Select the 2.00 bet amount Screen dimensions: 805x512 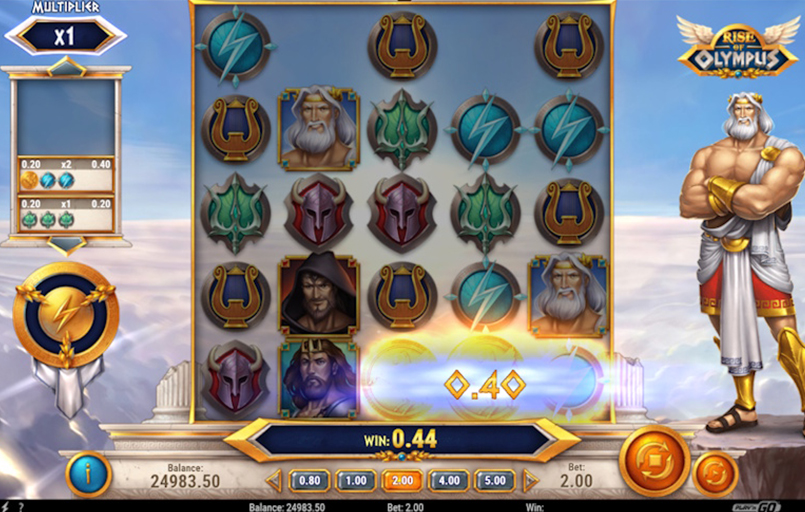tap(401, 481)
